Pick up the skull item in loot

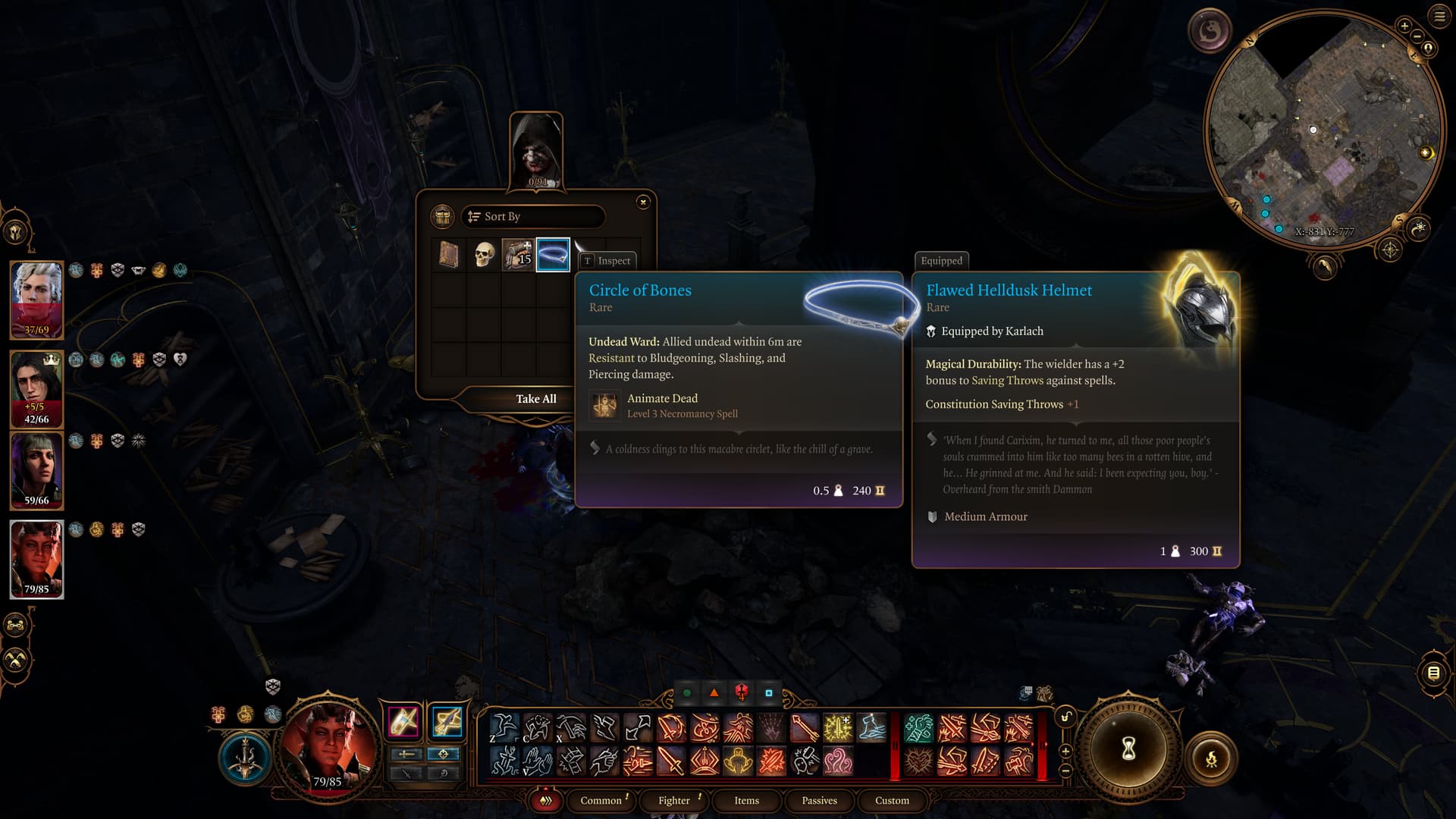tap(484, 255)
